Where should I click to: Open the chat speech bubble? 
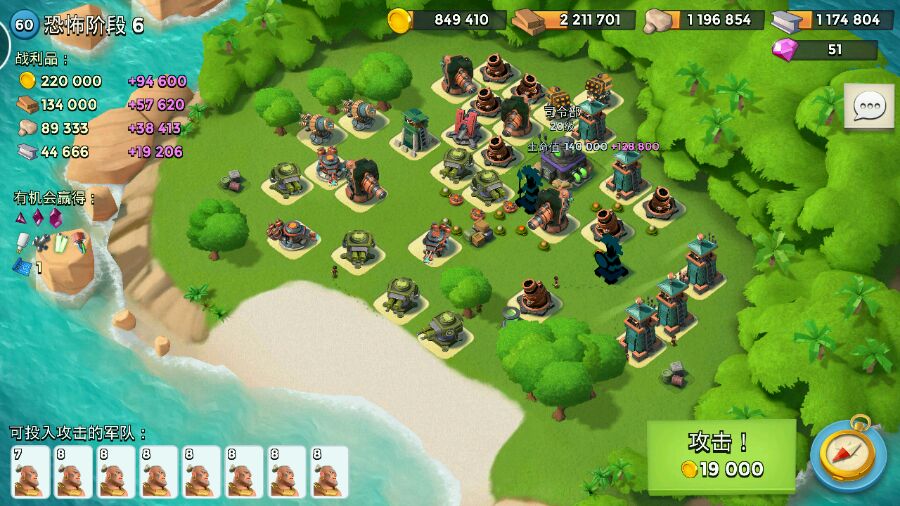pyautogui.click(x=868, y=106)
